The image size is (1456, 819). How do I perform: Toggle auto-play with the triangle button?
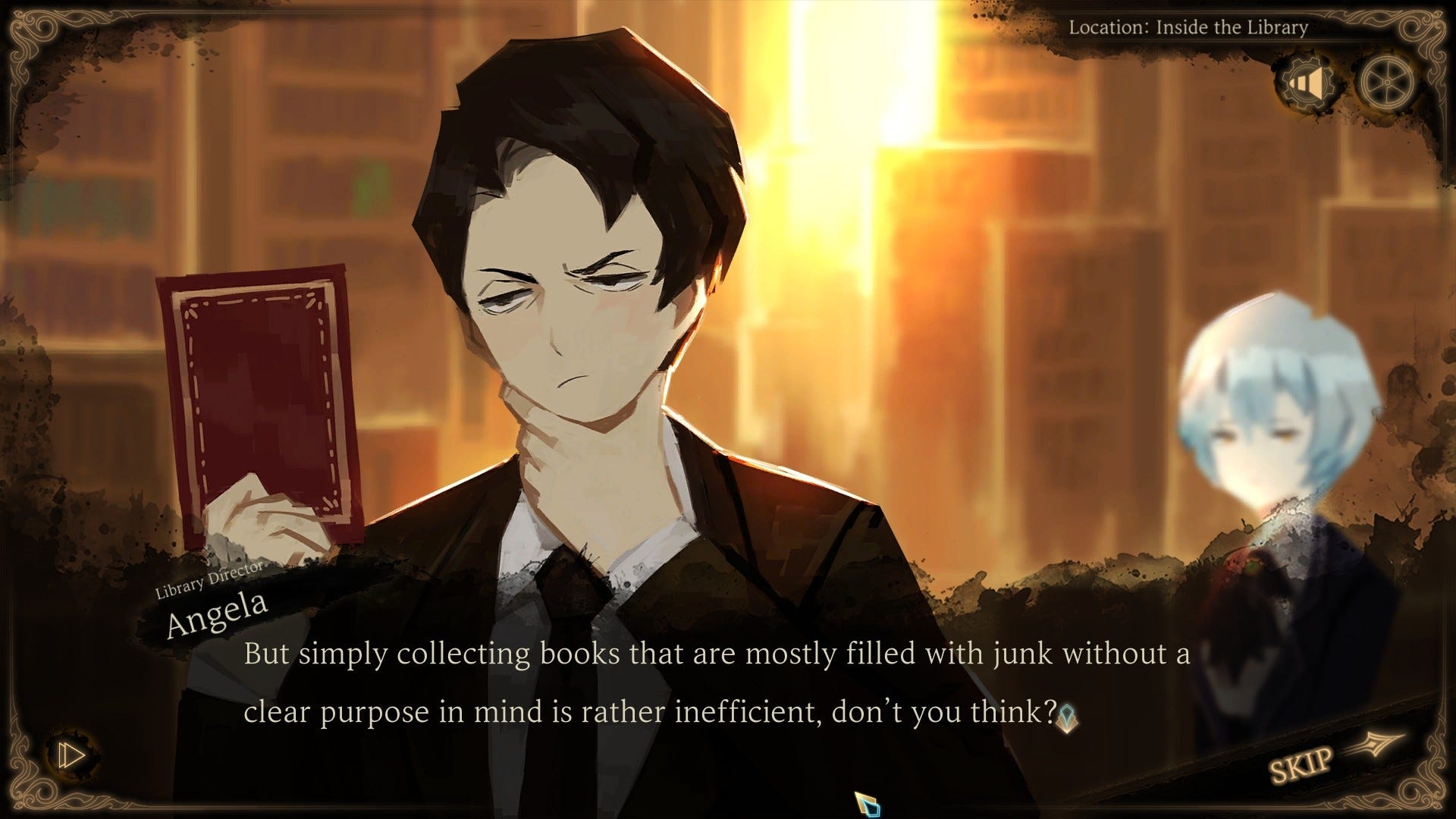coord(71,755)
